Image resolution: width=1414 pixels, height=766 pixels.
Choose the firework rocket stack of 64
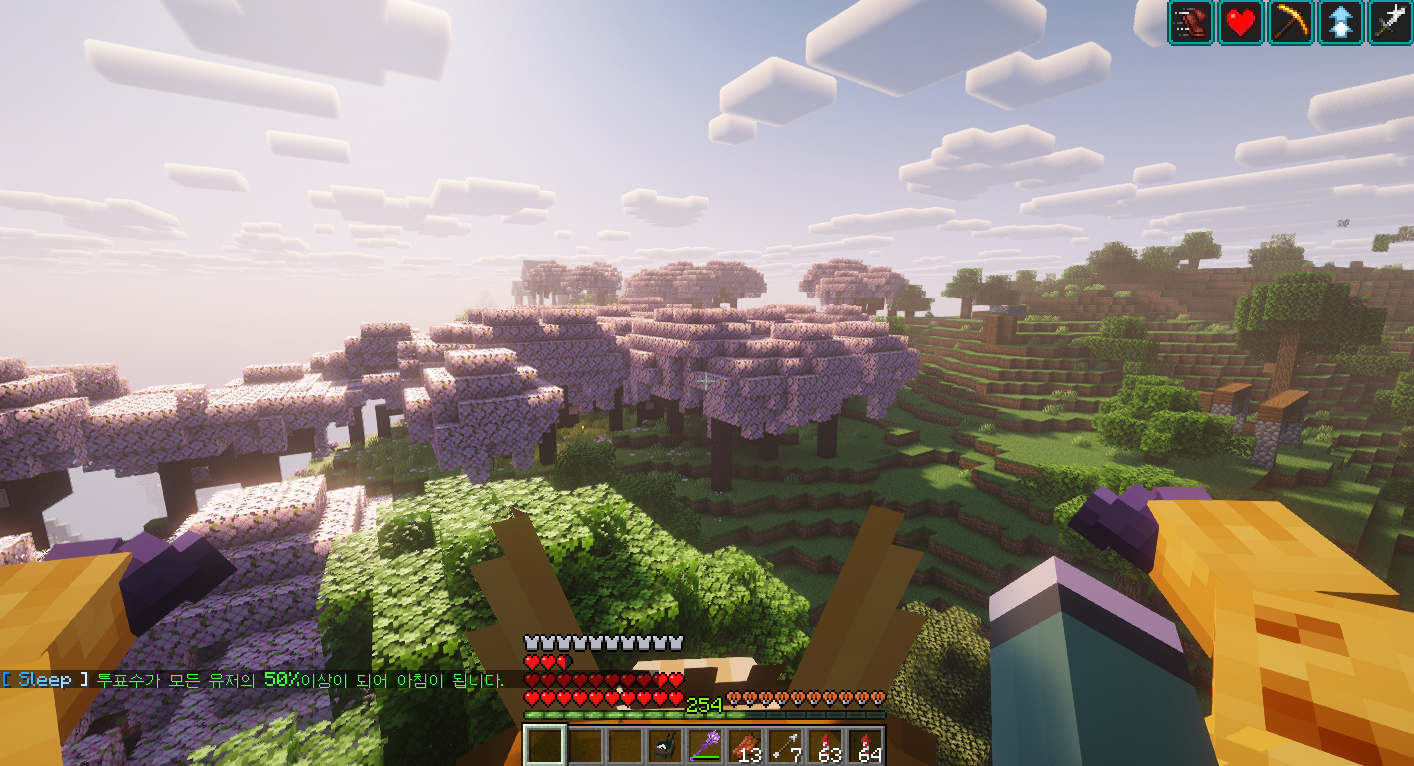click(866, 746)
